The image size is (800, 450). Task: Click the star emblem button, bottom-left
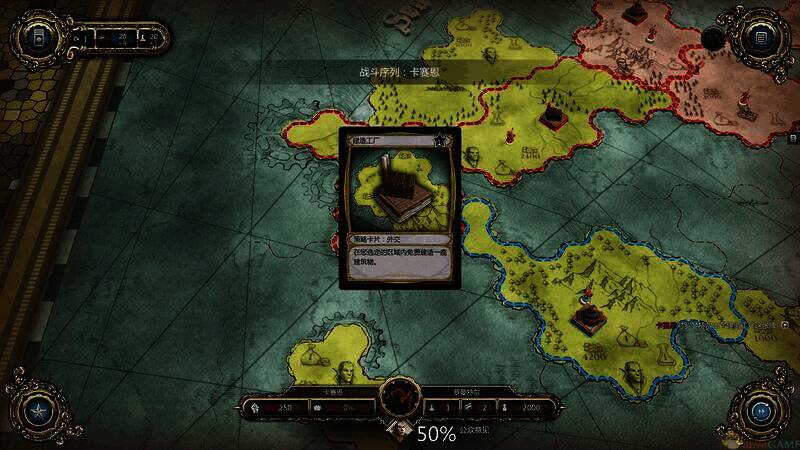pos(37,411)
